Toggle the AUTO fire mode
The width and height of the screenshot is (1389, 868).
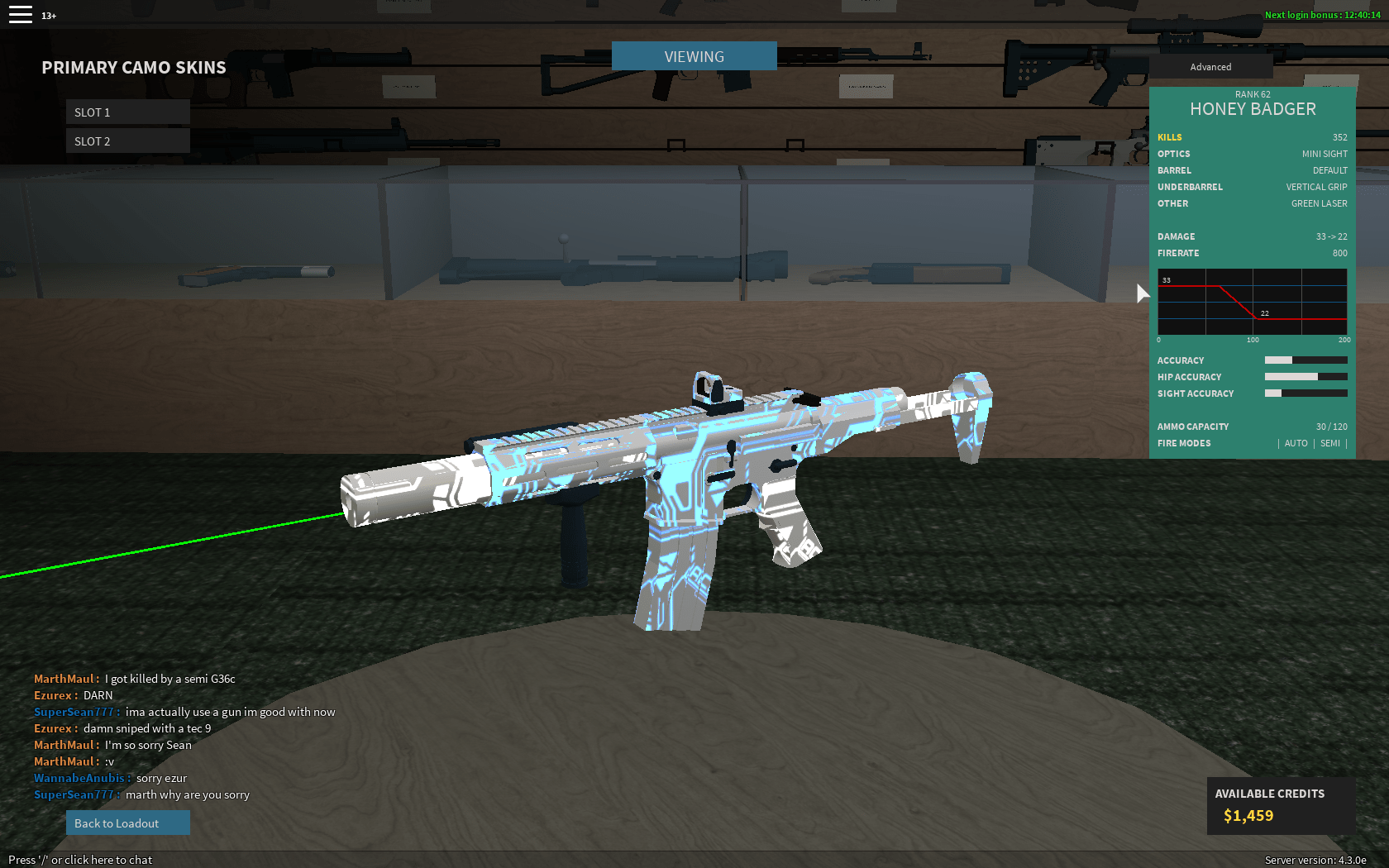click(x=1296, y=443)
